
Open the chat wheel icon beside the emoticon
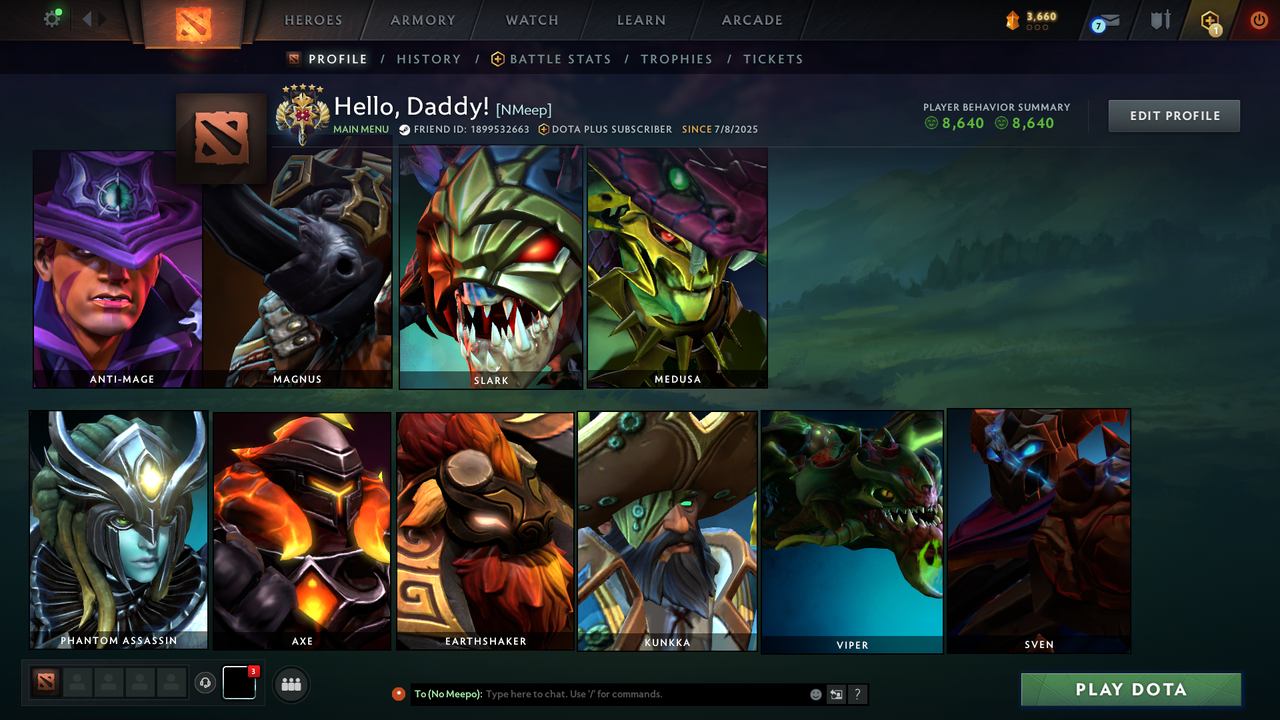(x=836, y=693)
